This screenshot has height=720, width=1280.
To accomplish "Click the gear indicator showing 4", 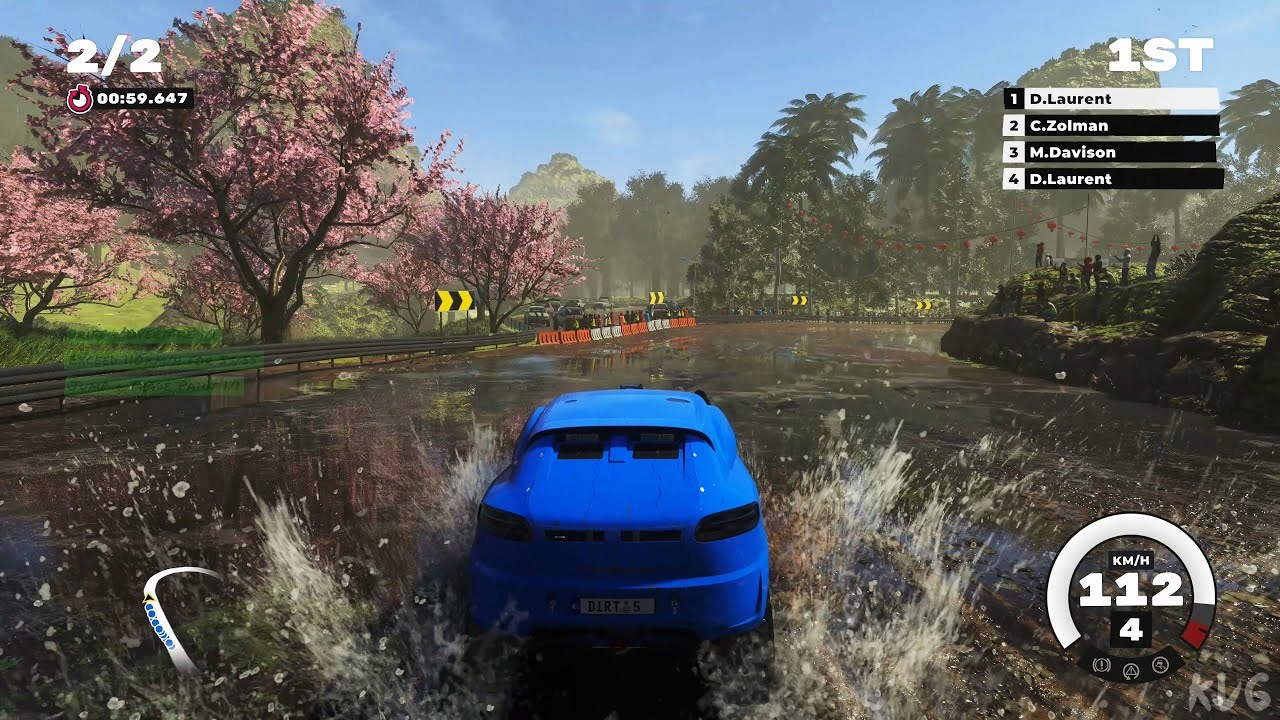I will (x=1132, y=629).
